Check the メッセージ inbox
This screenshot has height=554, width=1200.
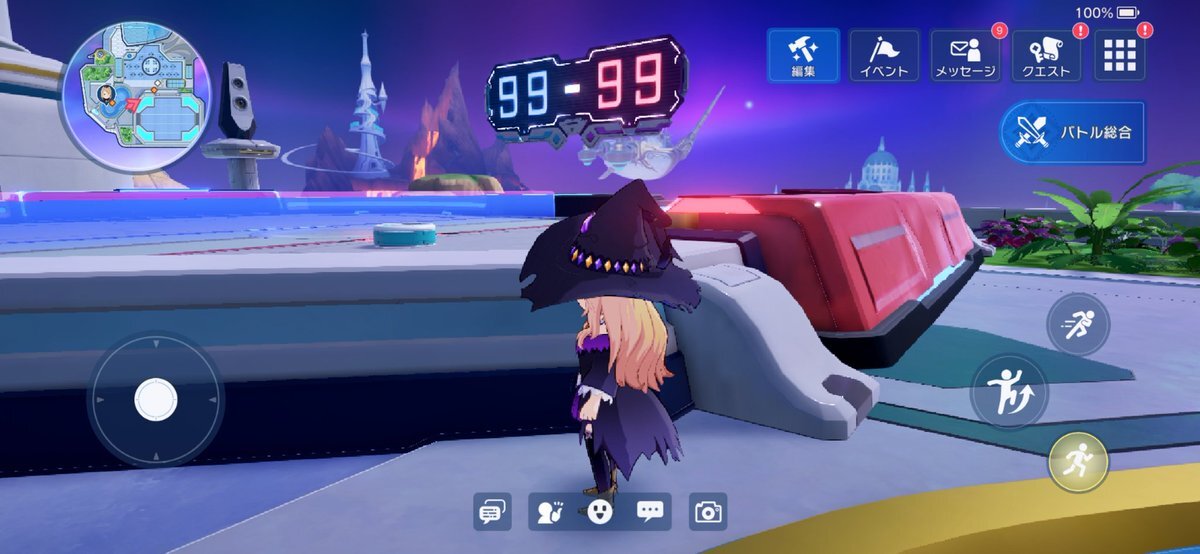(965, 55)
